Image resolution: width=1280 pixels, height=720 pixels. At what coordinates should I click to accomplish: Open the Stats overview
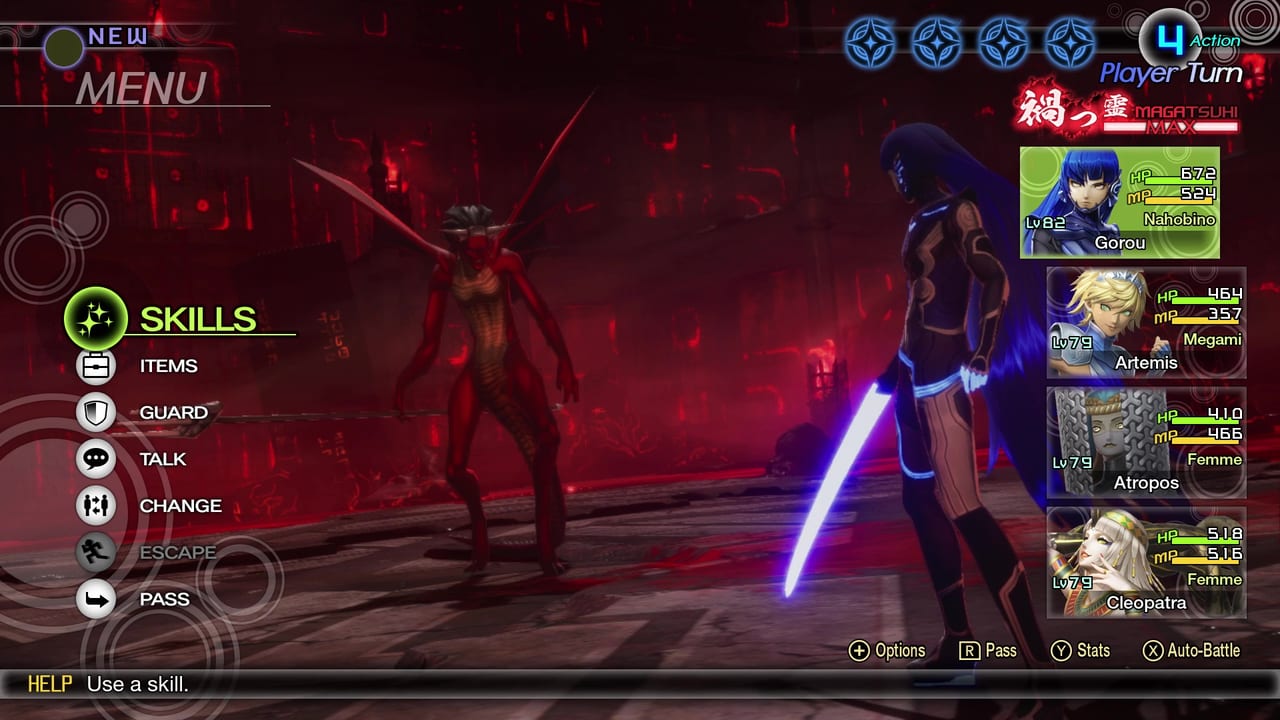[1082, 651]
